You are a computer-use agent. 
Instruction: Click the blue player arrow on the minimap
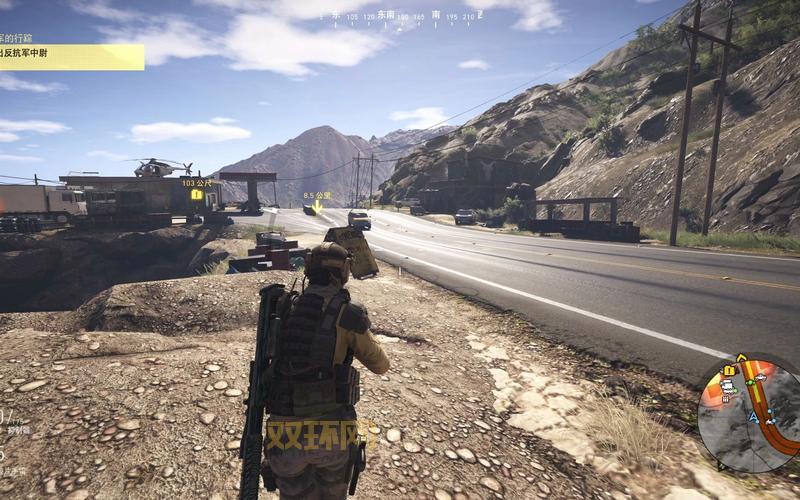(751, 416)
